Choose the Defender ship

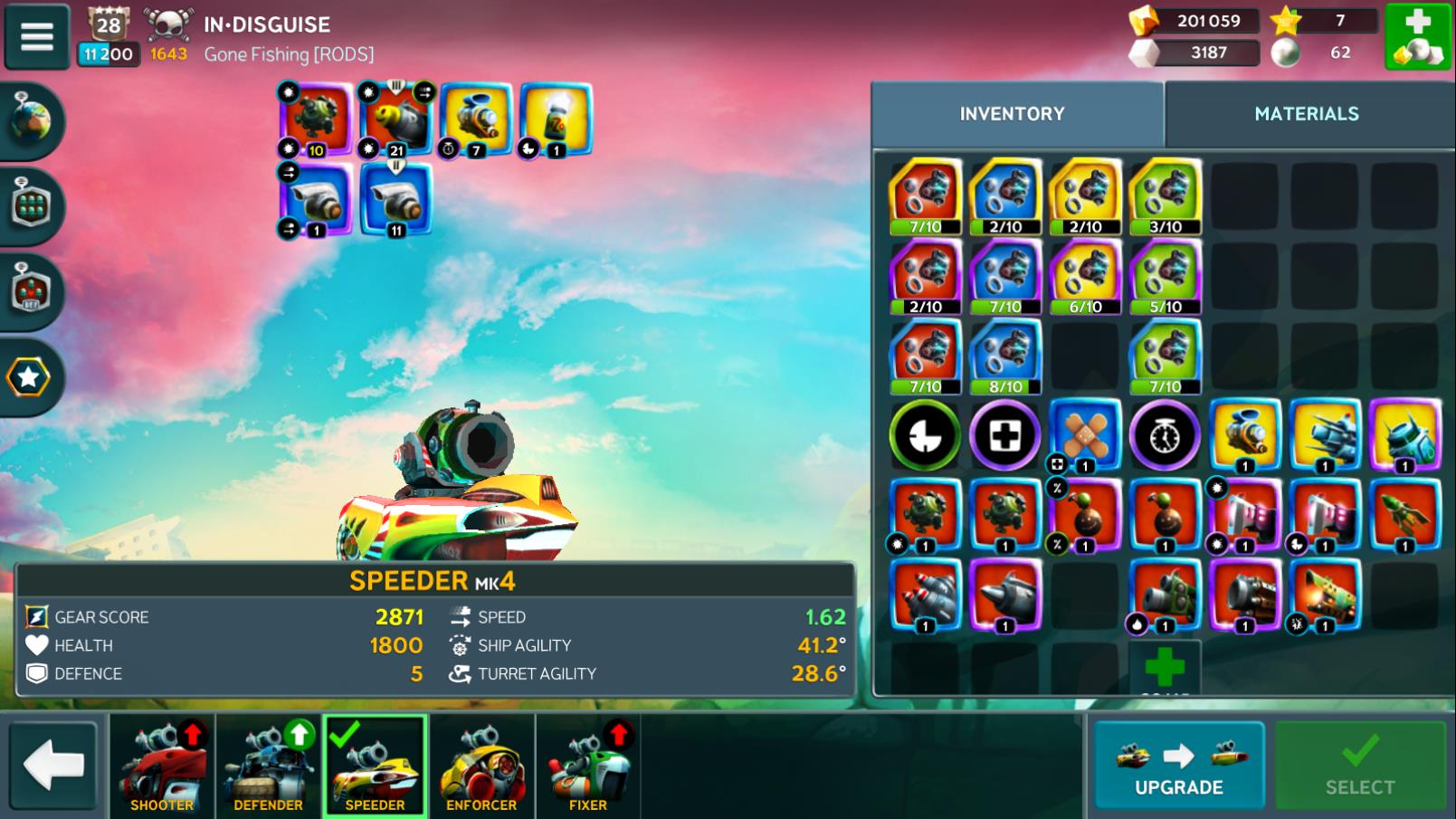pos(269,767)
